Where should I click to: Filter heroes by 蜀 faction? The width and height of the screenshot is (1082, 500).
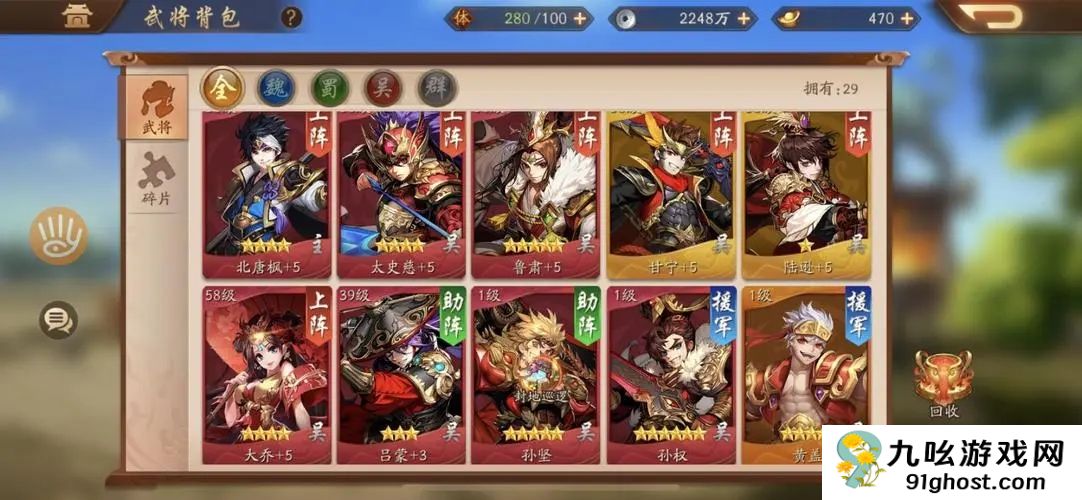tap(330, 88)
